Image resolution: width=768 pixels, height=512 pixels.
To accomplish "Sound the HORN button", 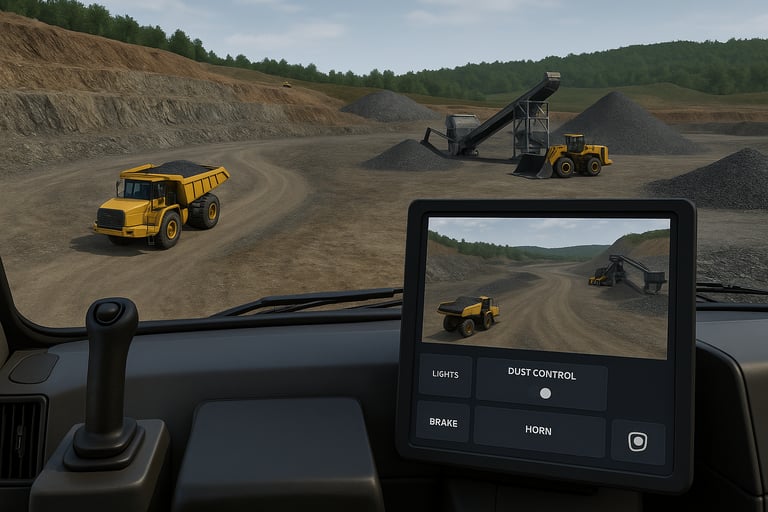I will point(539,431).
